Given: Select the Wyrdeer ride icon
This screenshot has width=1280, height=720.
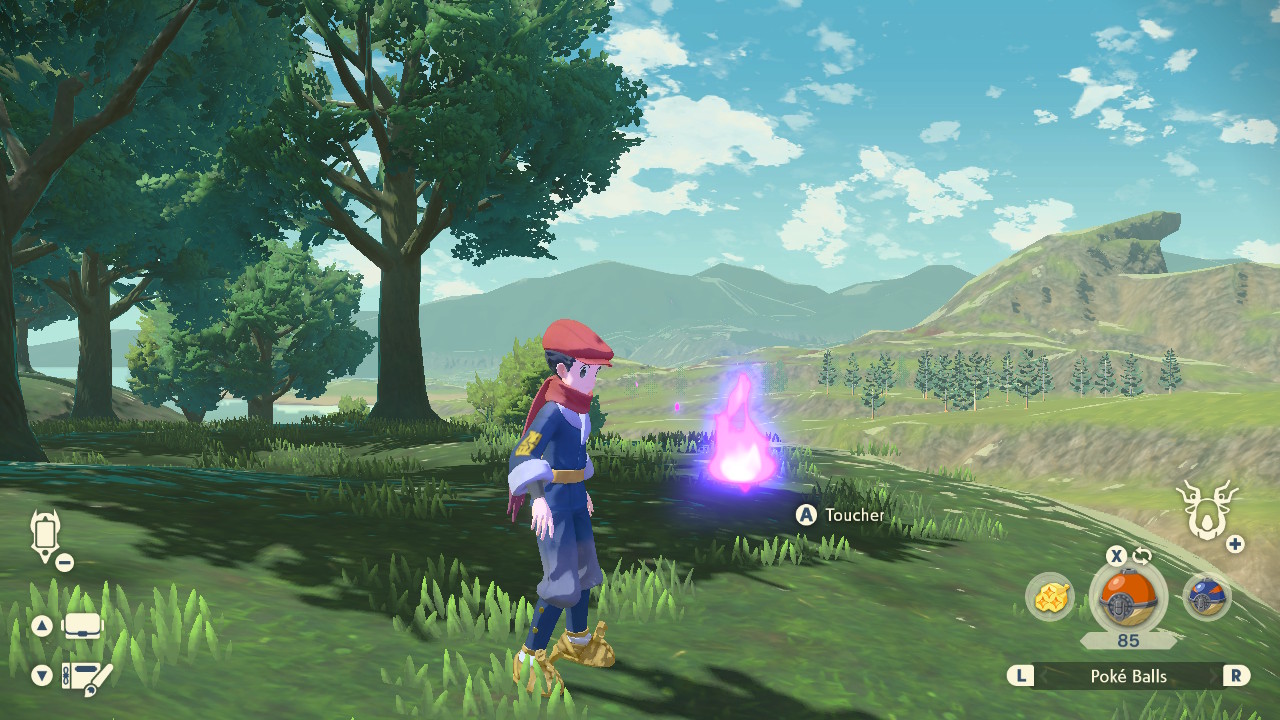Looking at the screenshot, I should tap(1207, 509).
